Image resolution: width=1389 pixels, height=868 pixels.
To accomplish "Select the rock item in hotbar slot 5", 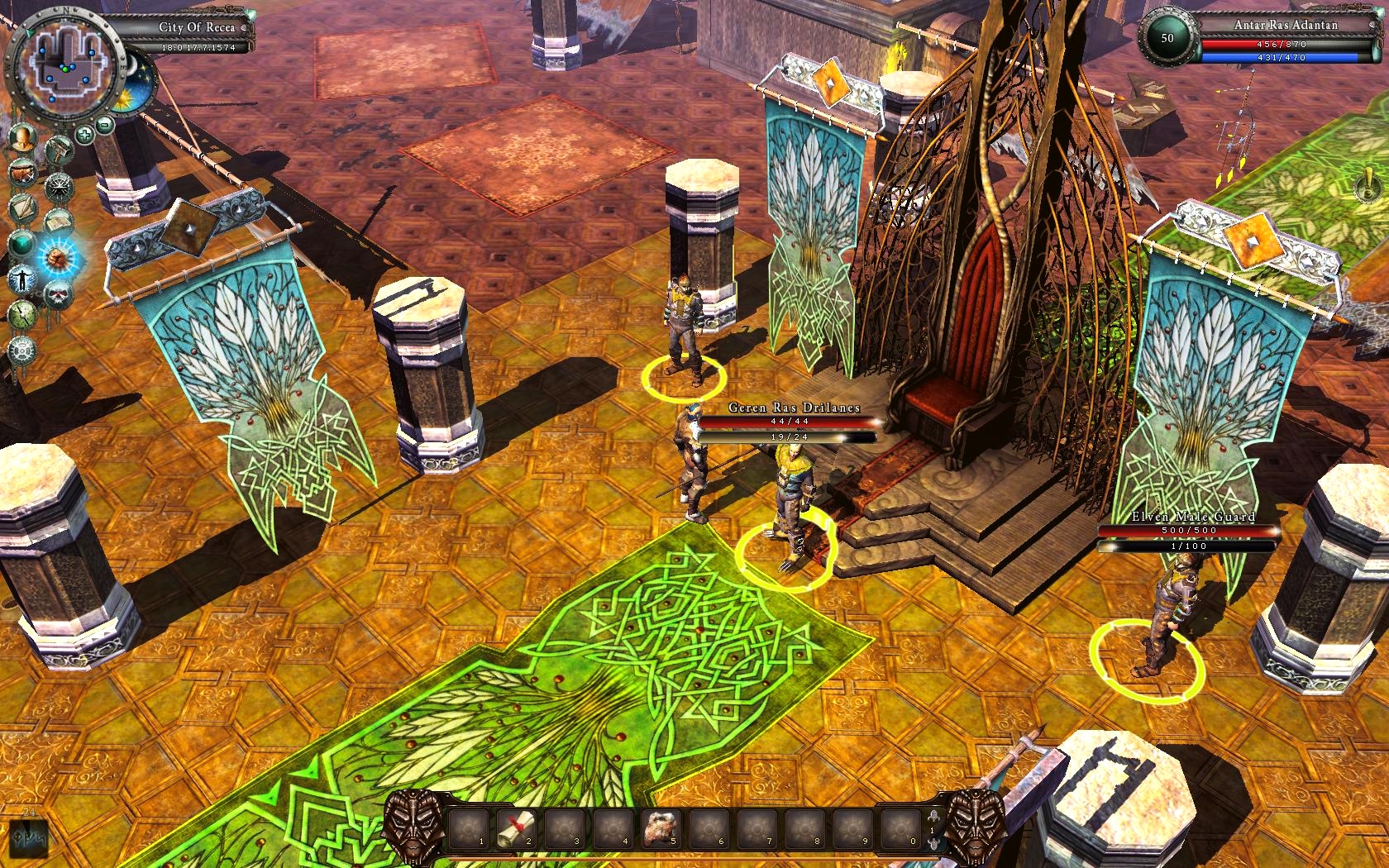I will coord(661,828).
